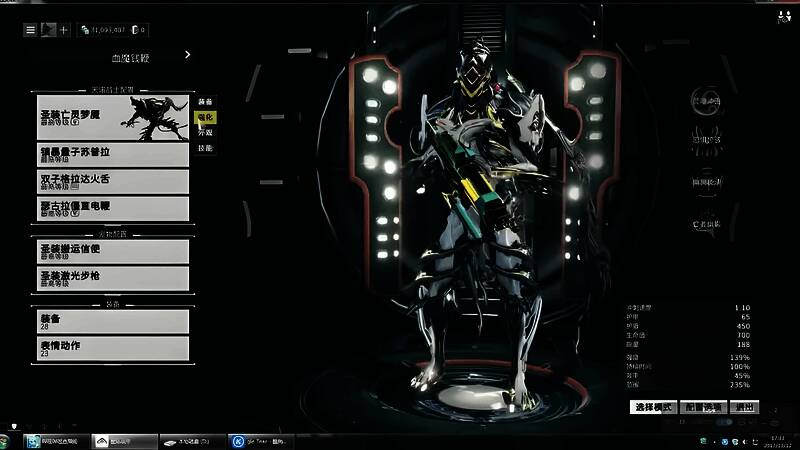
Task: Open the Warframe taskbar item
Action: (x=117, y=440)
